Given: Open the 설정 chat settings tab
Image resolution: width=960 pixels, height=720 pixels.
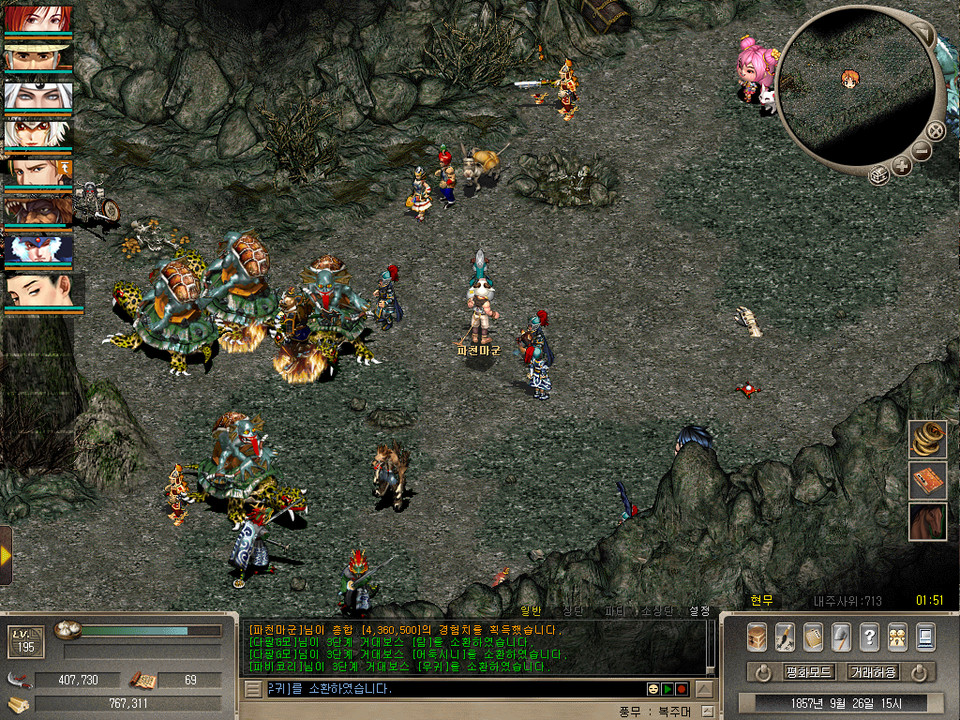Looking at the screenshot, I should [x=699, y=610].
